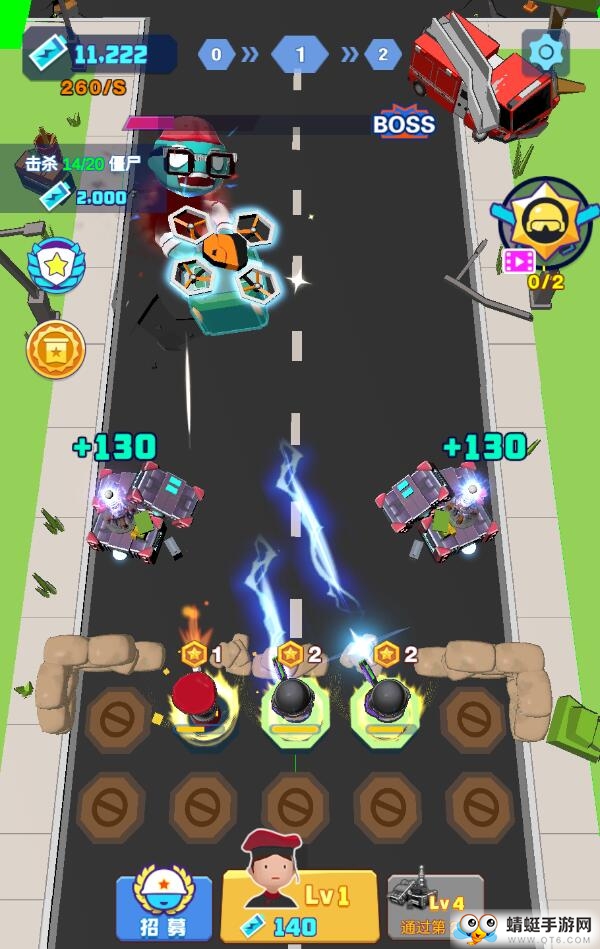Open the gold coin chest icon
The height and width of the screenshot is (949, 600).
click(56, 349)
